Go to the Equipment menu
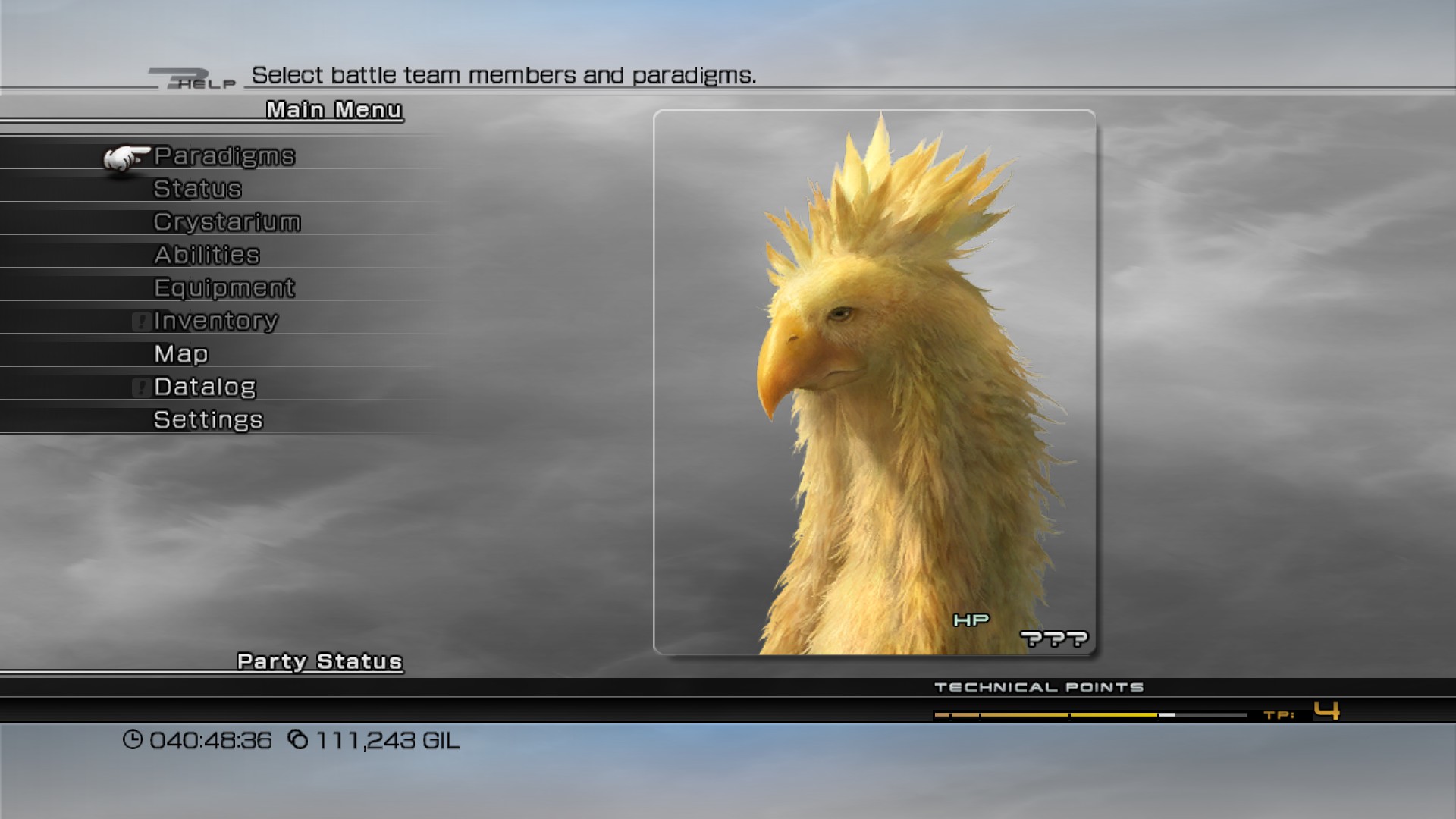The height and width of the screenshot is (819, 1456). 224,288
